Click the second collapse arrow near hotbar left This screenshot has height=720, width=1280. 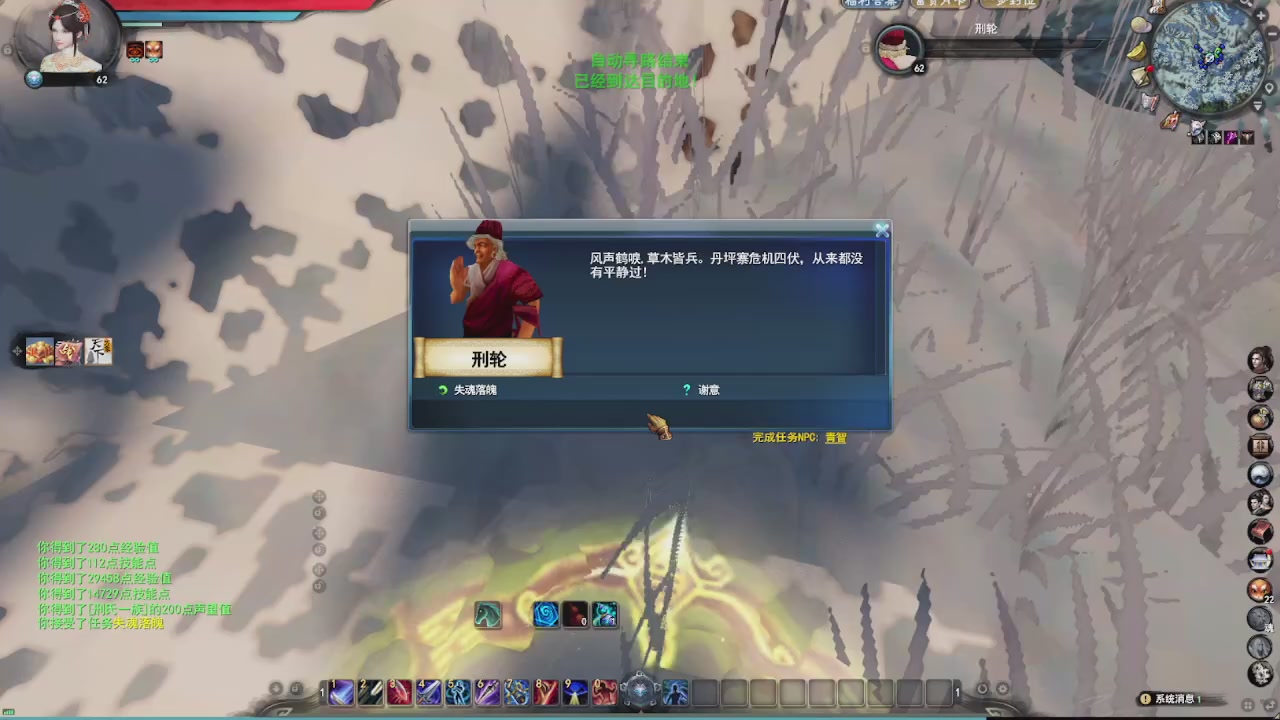[x=295, y=689]
